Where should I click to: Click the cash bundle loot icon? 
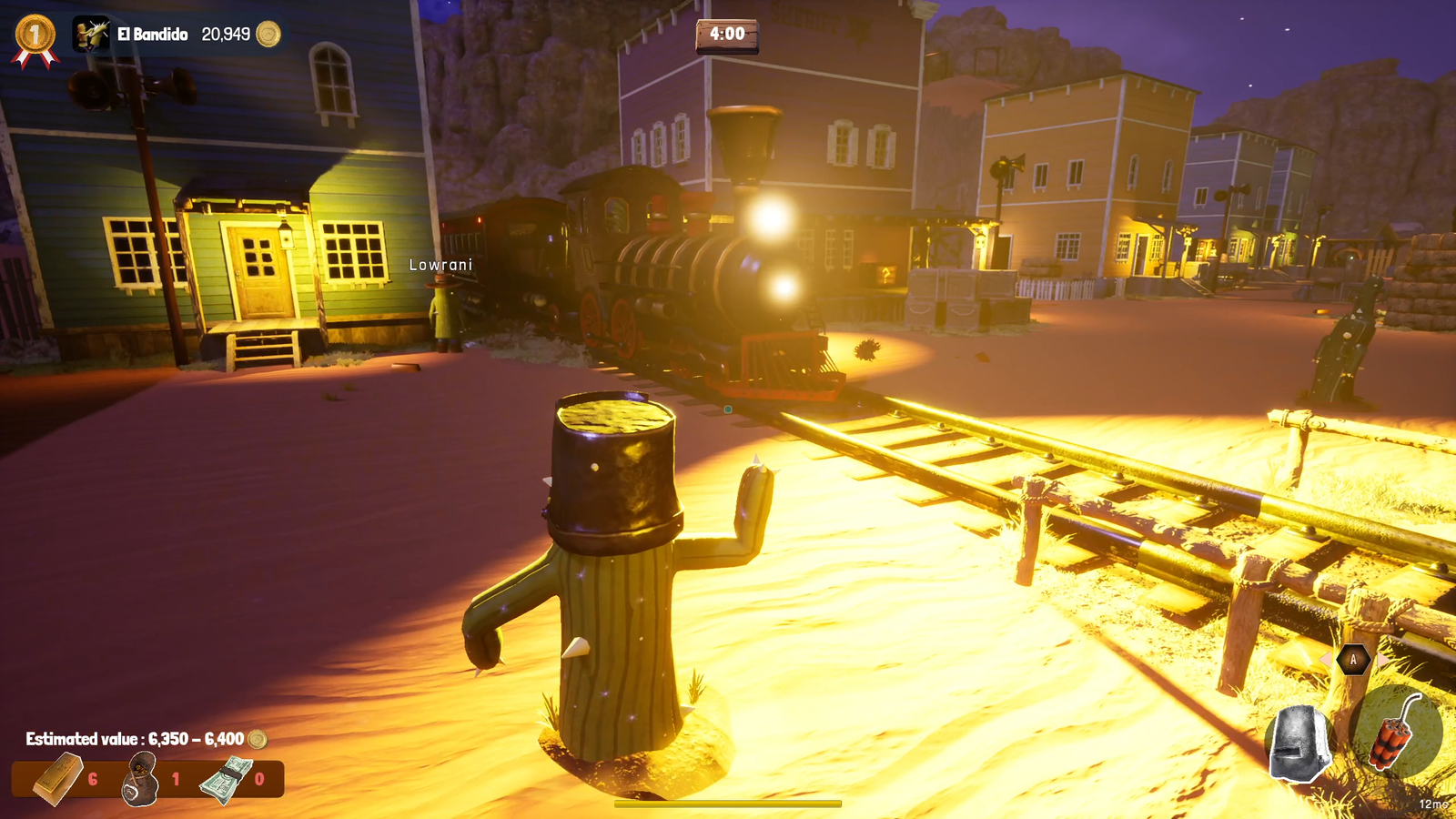click(226, 780)
